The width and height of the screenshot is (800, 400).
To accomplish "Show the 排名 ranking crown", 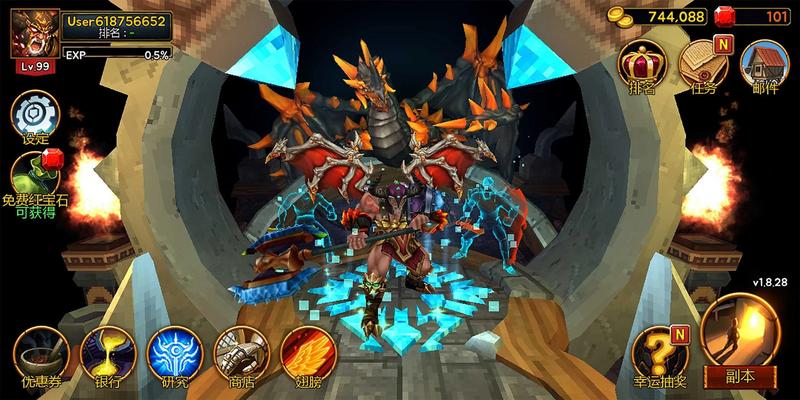I will pos(642,66).
